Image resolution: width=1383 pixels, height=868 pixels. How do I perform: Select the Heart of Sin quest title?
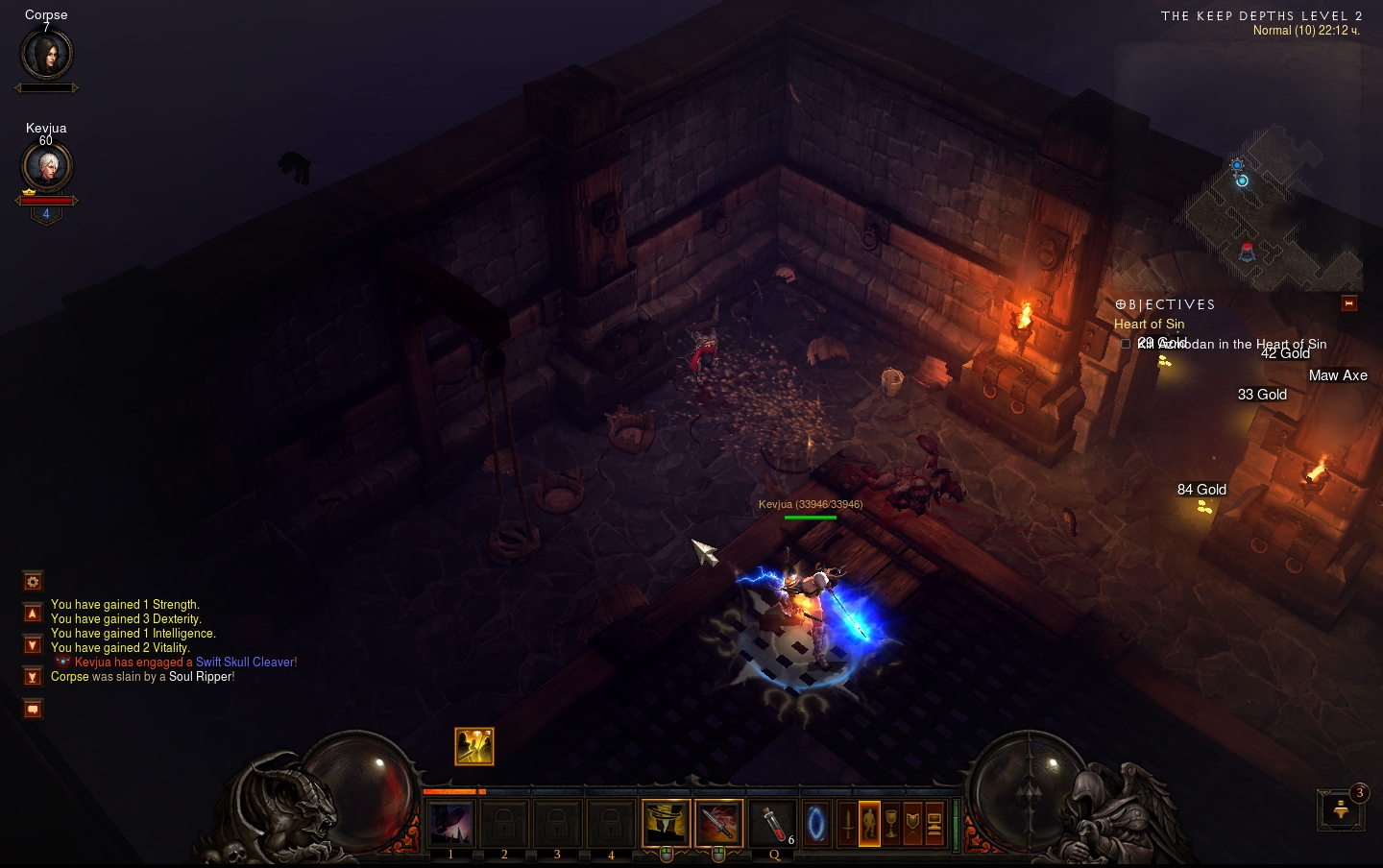pyautogui.click(x=1149, y=325)
